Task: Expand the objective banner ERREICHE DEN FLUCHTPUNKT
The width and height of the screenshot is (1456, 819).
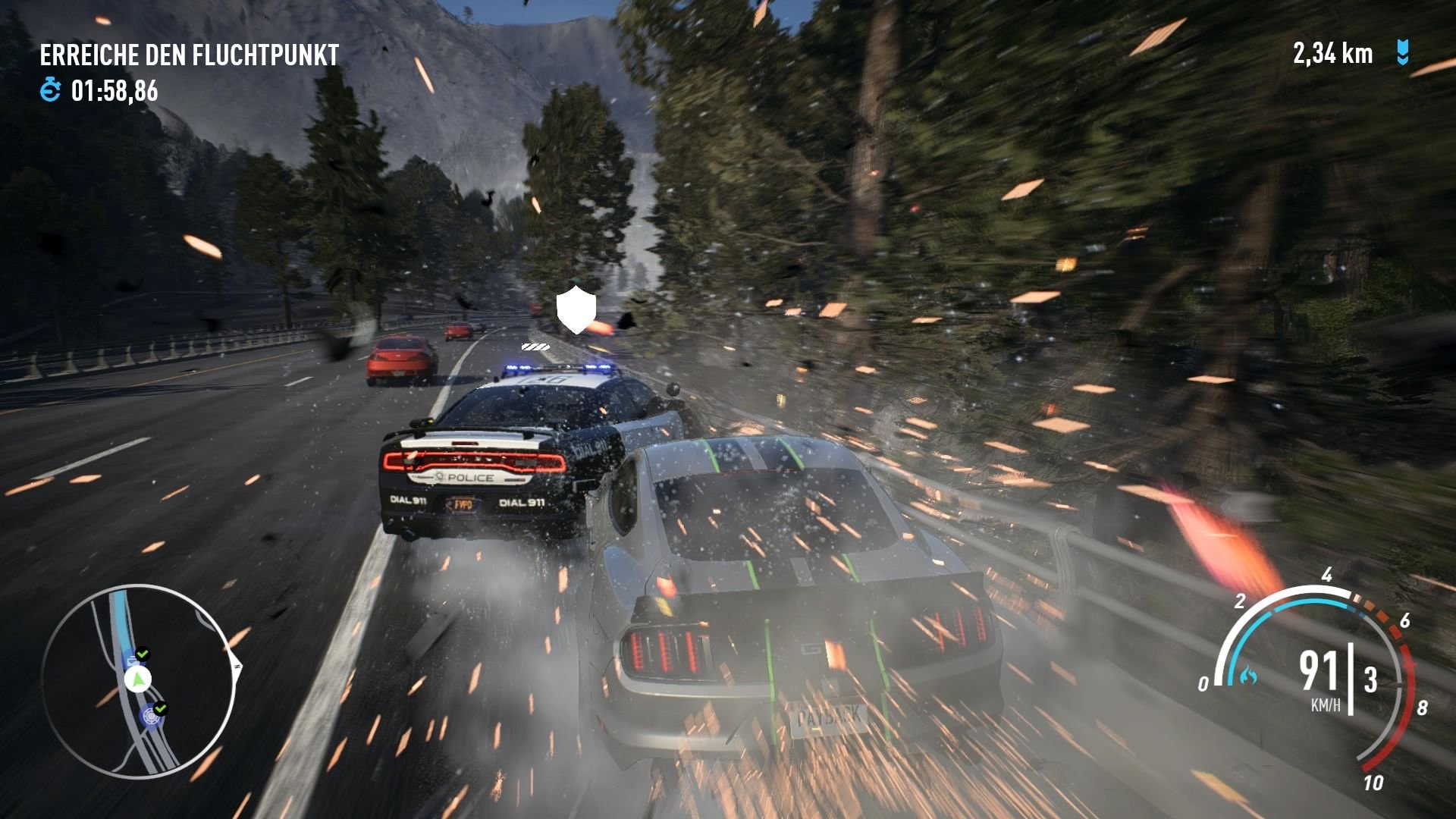Action: (x=190, y=55)
